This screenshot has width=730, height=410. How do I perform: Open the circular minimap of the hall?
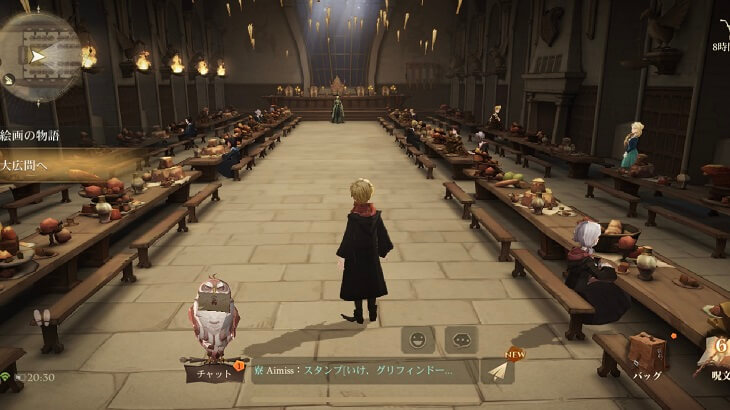tap(38, 57)
